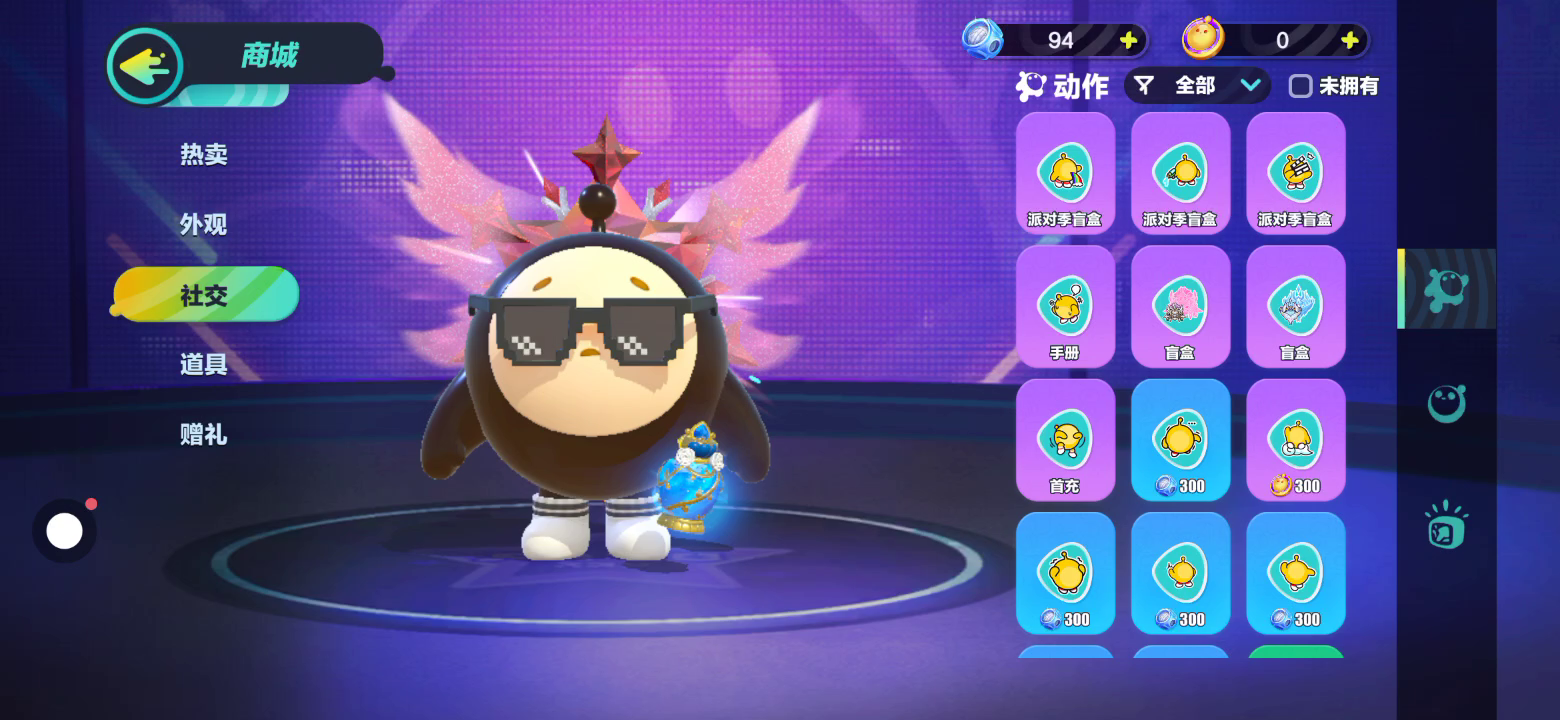Tap the white floating circle button
Image resolution: width=1560 pixels, height=720 pixels.
65,531
